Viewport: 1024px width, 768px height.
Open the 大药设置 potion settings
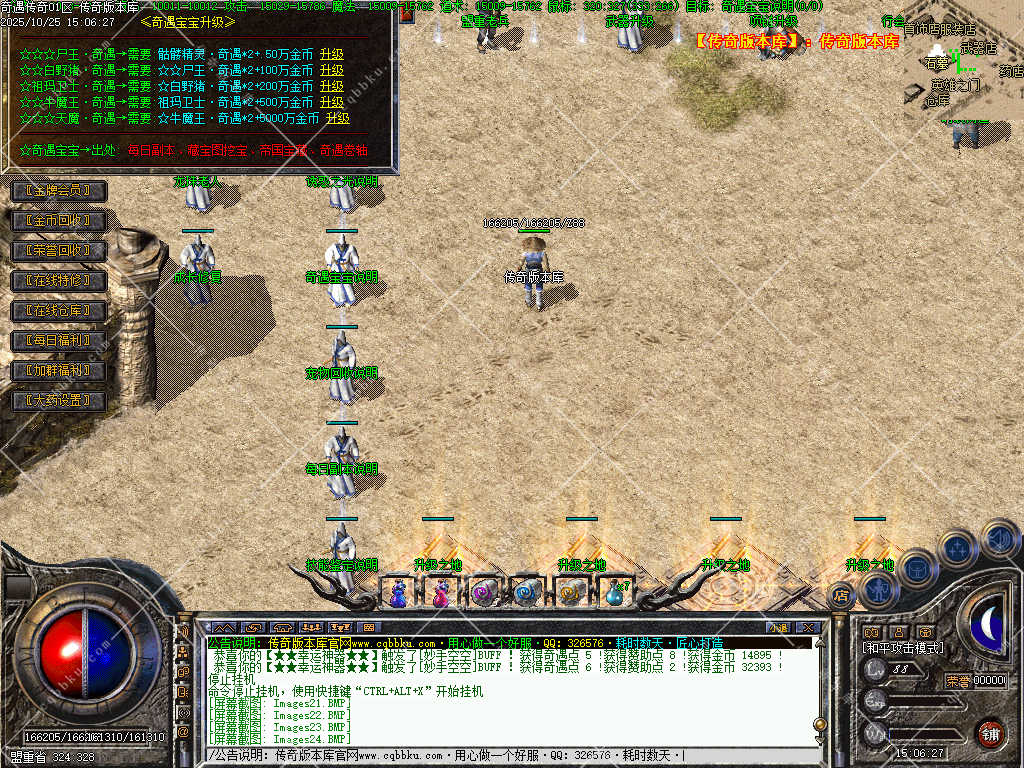(x=57, y=401)
